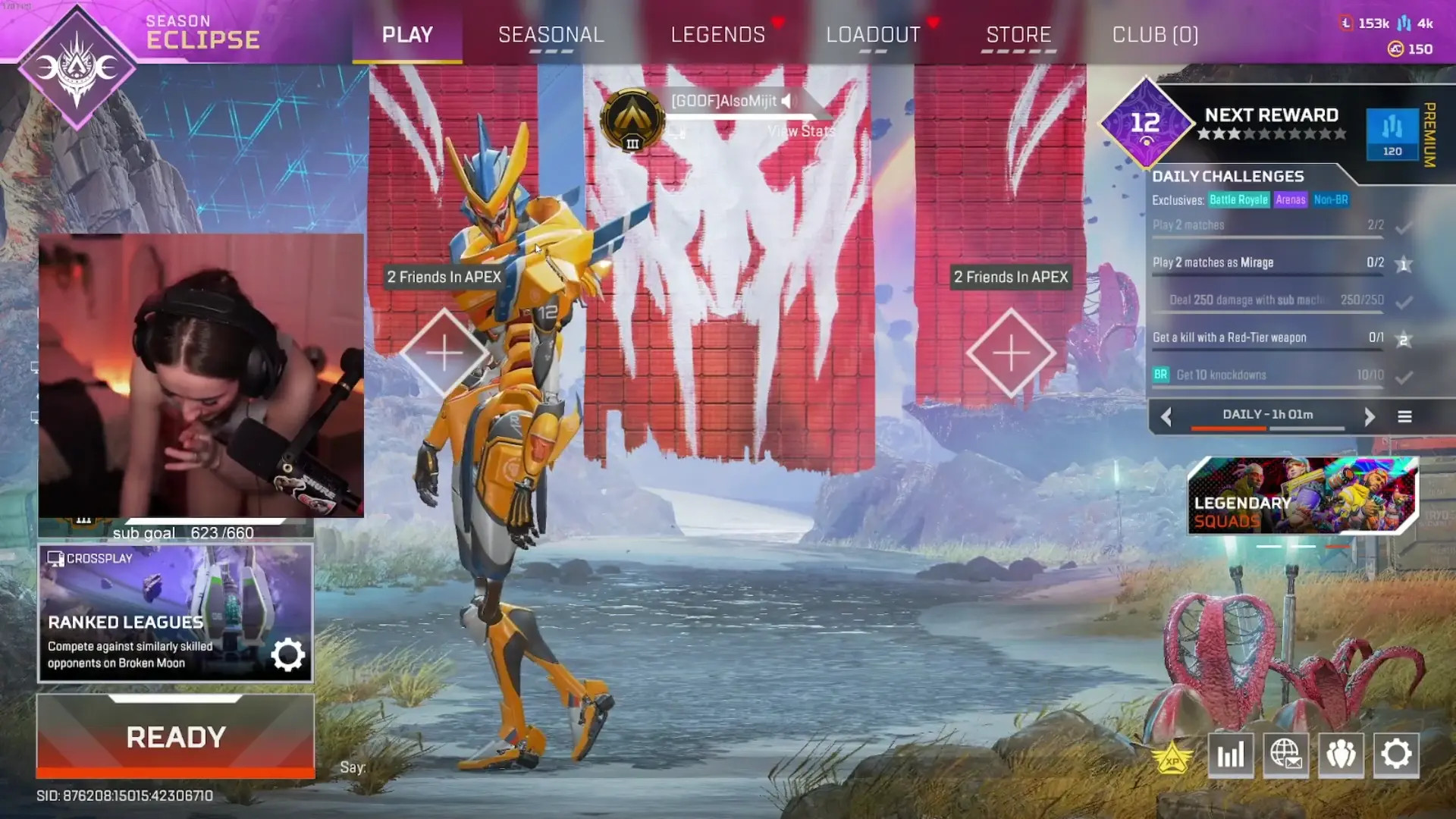The width and height of the screenshot is (1456, 819).
Task: Go to the LEGENDS tab
Action: click(x=718, y=35)
